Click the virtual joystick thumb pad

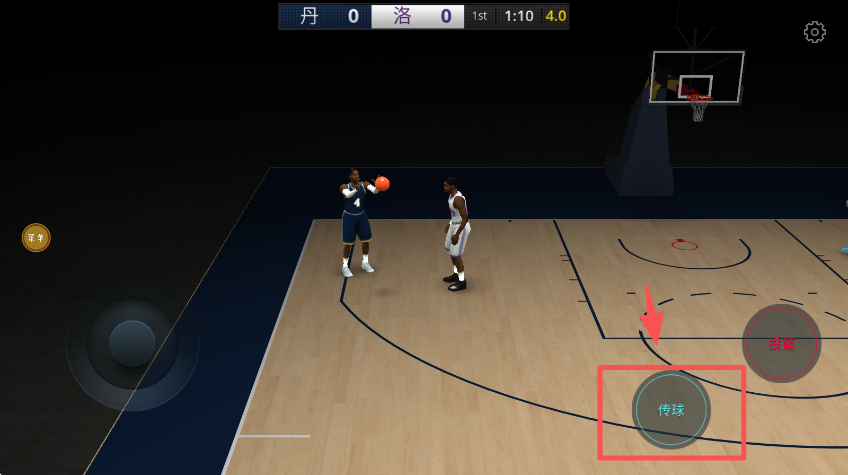click(132, 344)
